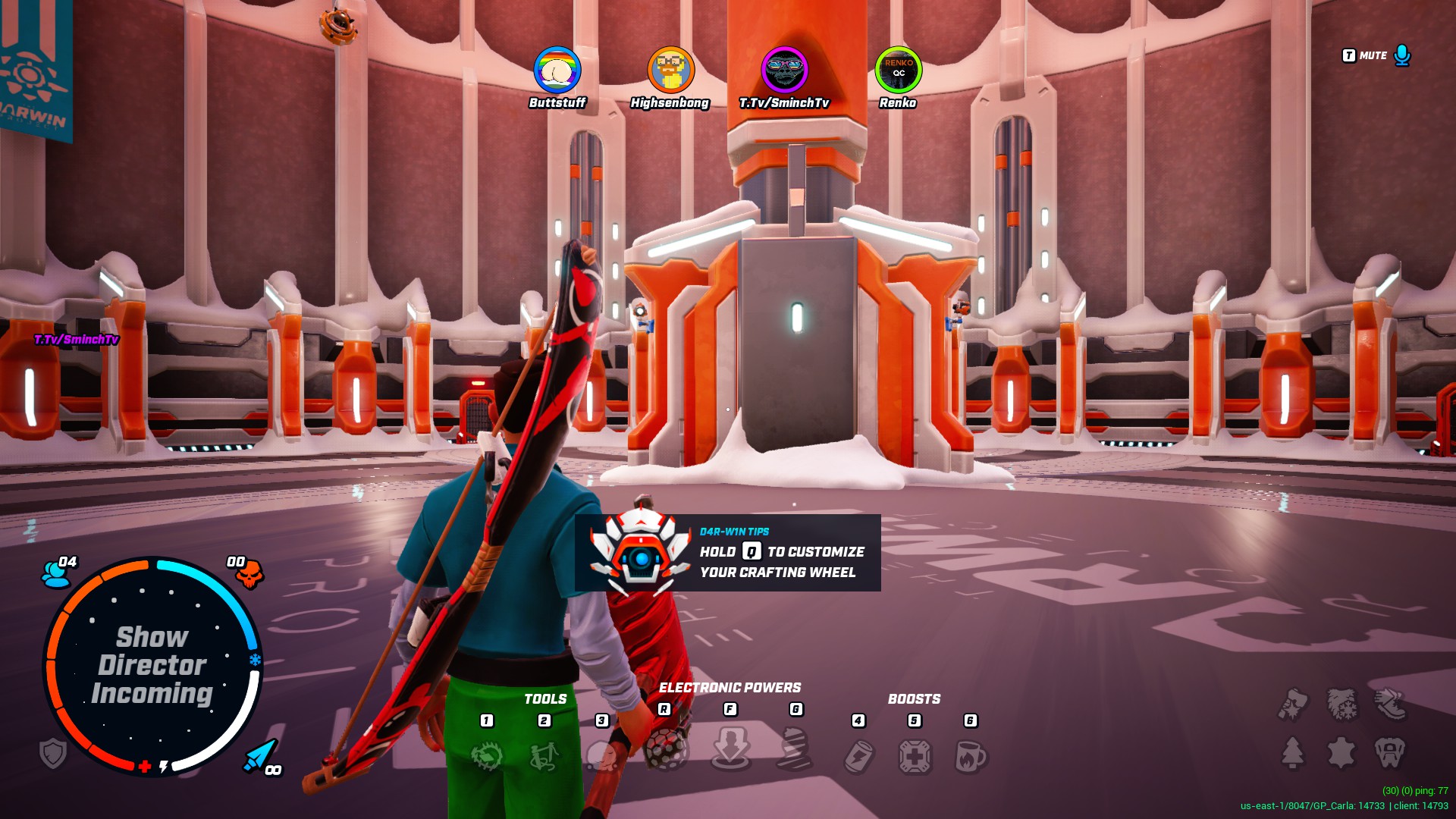Screen dimensions: 1456x819
Task: Activate the hexagon sphere electronic power
Action: point(666,751)
